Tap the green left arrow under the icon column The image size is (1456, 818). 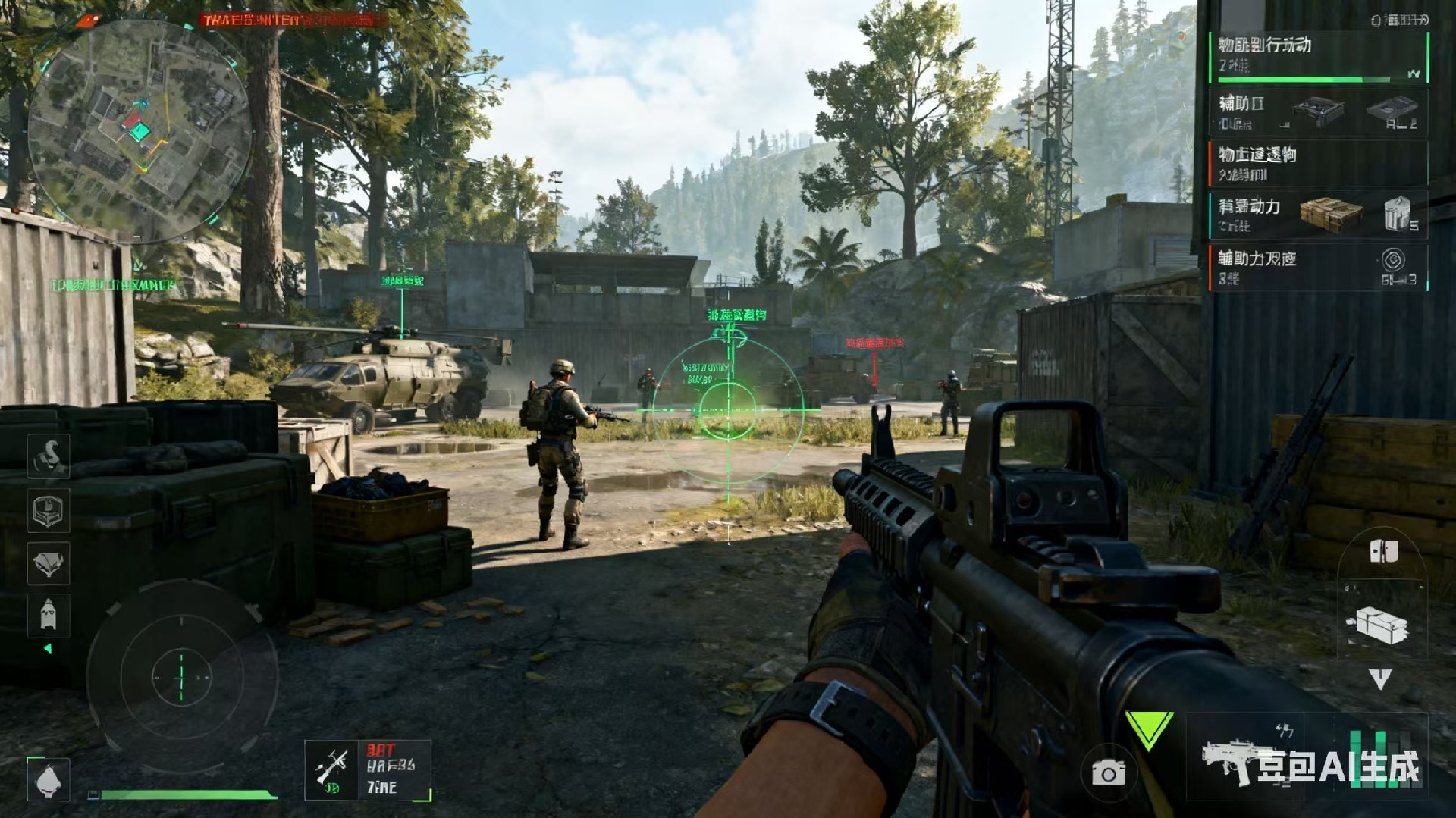pos(49,649)
